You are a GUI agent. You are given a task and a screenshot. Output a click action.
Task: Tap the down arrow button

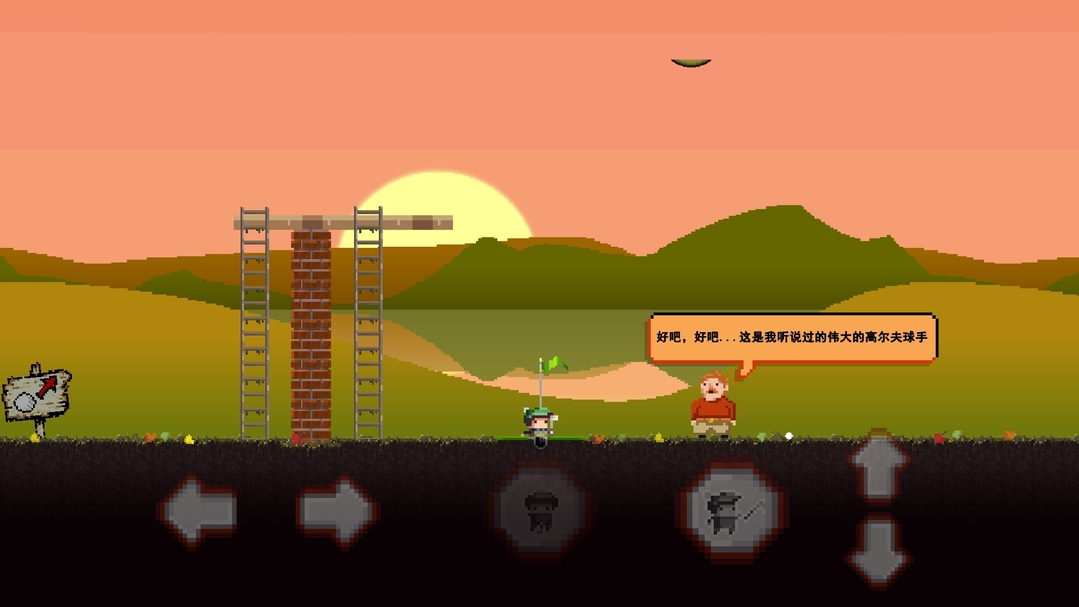878,549
